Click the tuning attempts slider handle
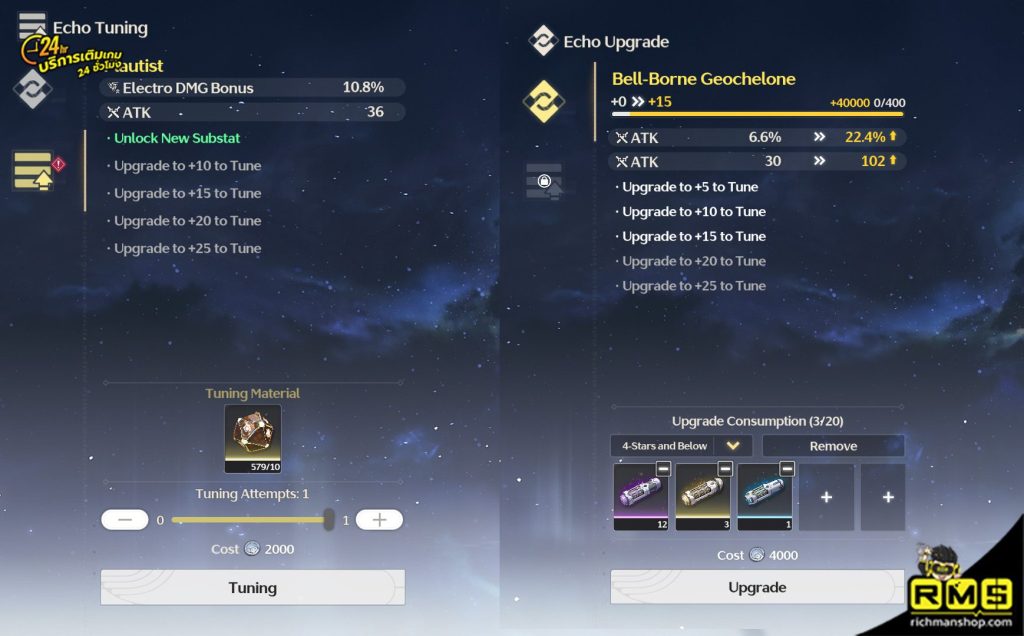The height and width of the screenshot is (636, 1024). [x=329, y=520]
